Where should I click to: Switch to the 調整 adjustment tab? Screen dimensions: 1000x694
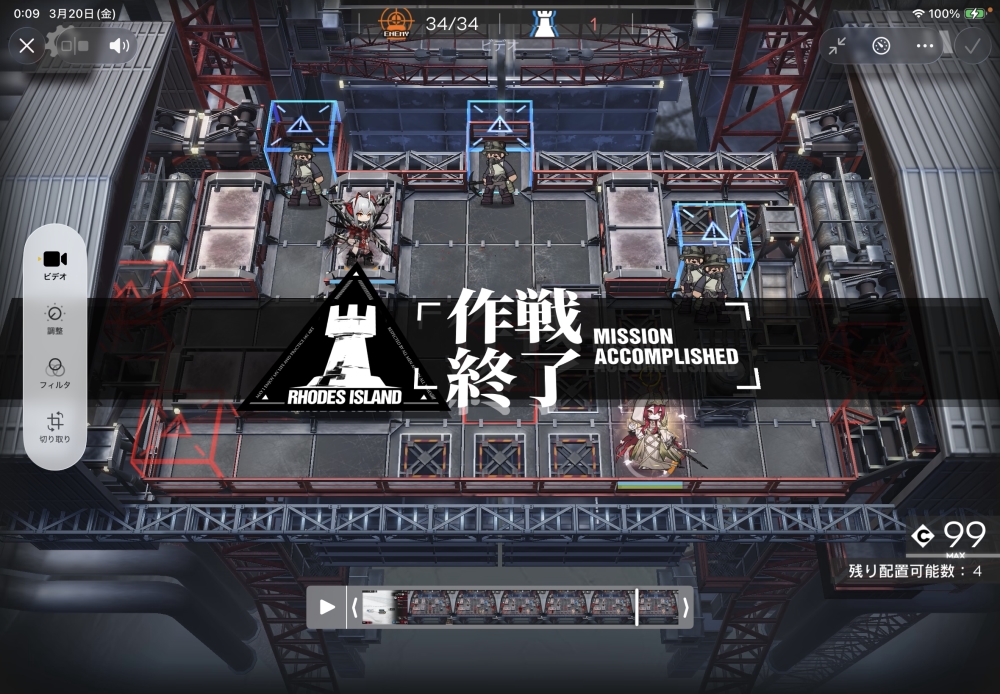55,320
